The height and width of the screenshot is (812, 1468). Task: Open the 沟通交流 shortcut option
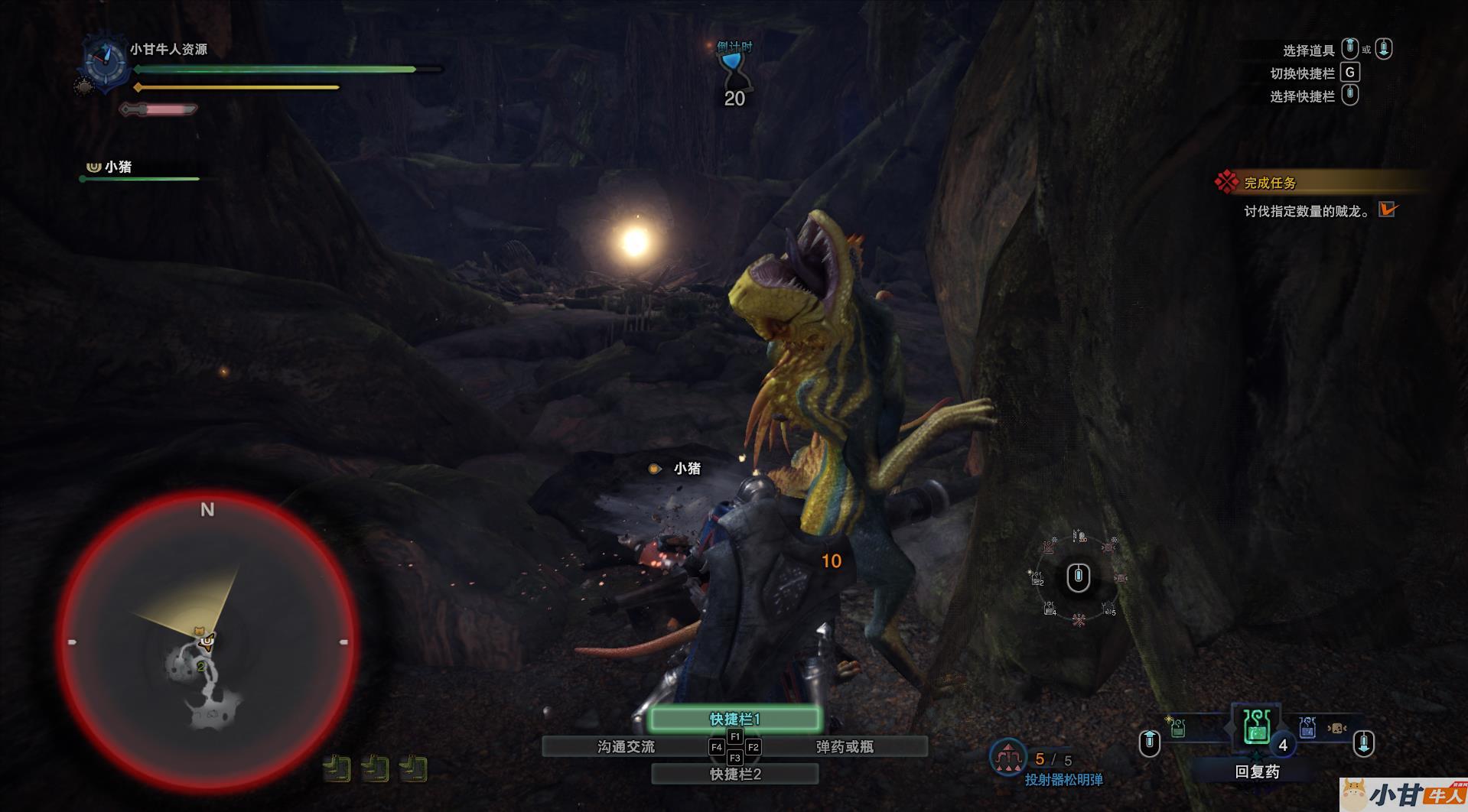626,746
